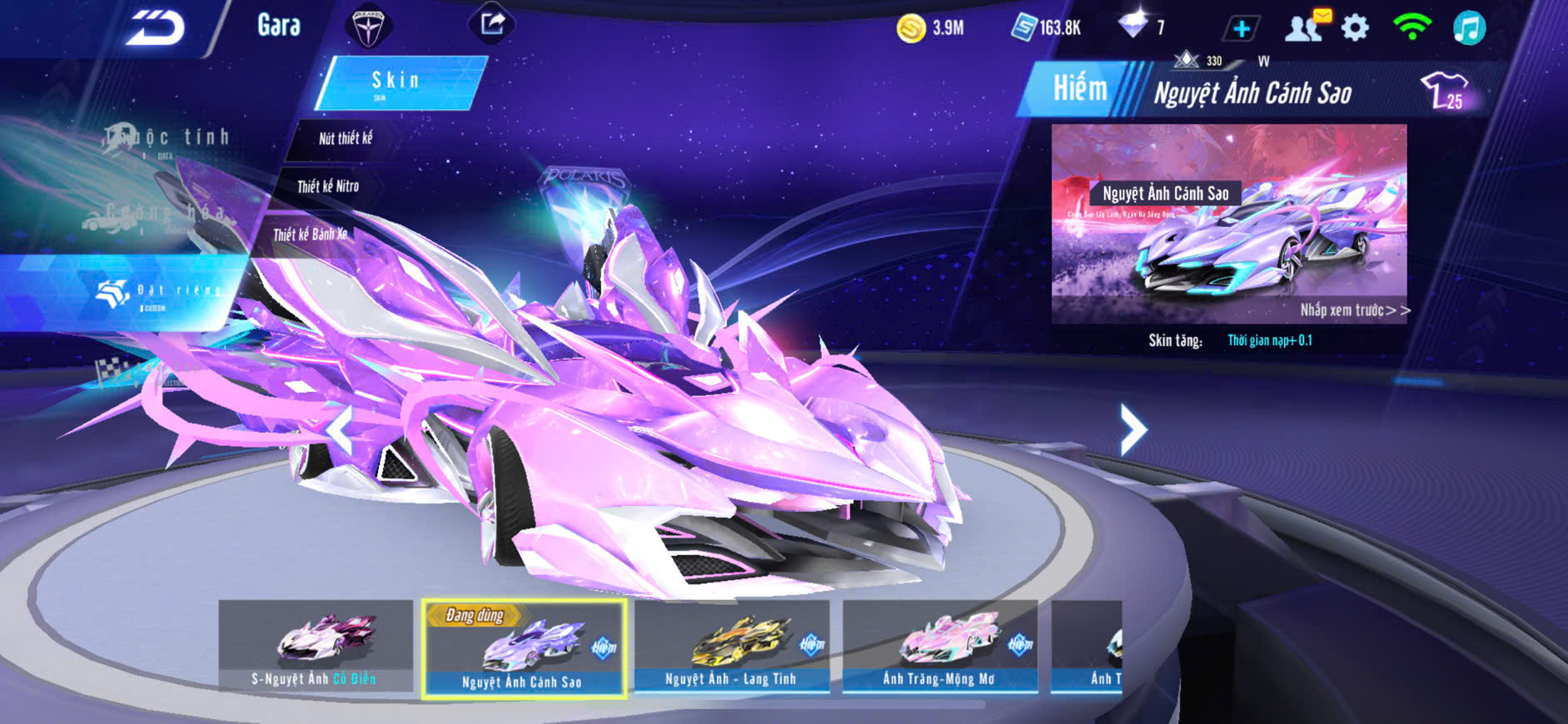
Task: Open the Nút thiết kế option
Action: 346,138
